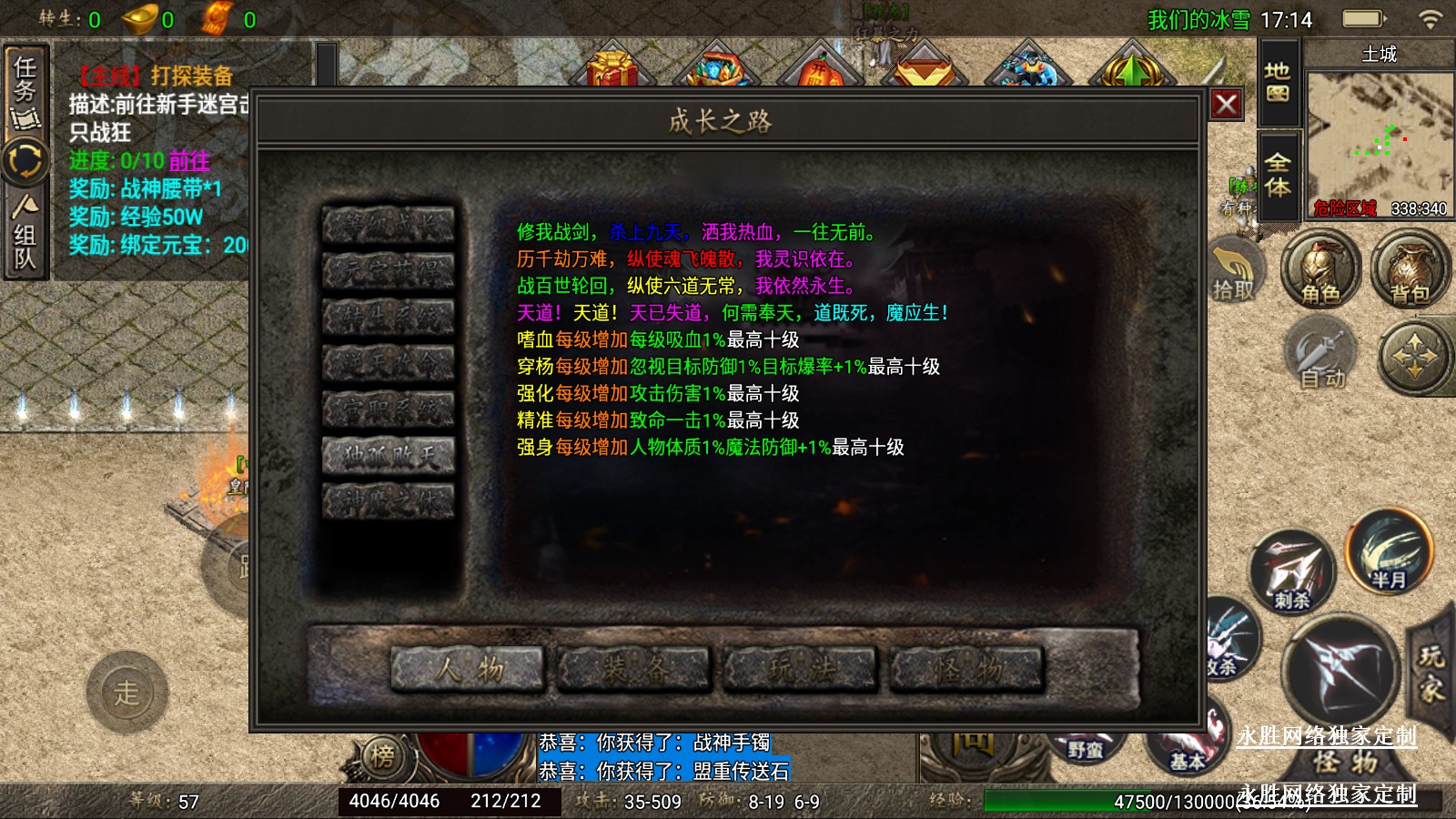View the 神魔之体 section
This screenshot has height=819, width=1456.
pyautogui.click(x=389, y=501)
